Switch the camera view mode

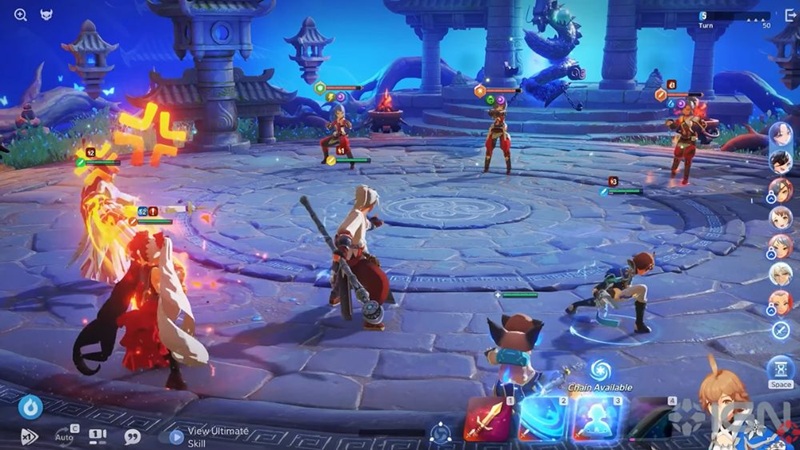pos(97,436)
